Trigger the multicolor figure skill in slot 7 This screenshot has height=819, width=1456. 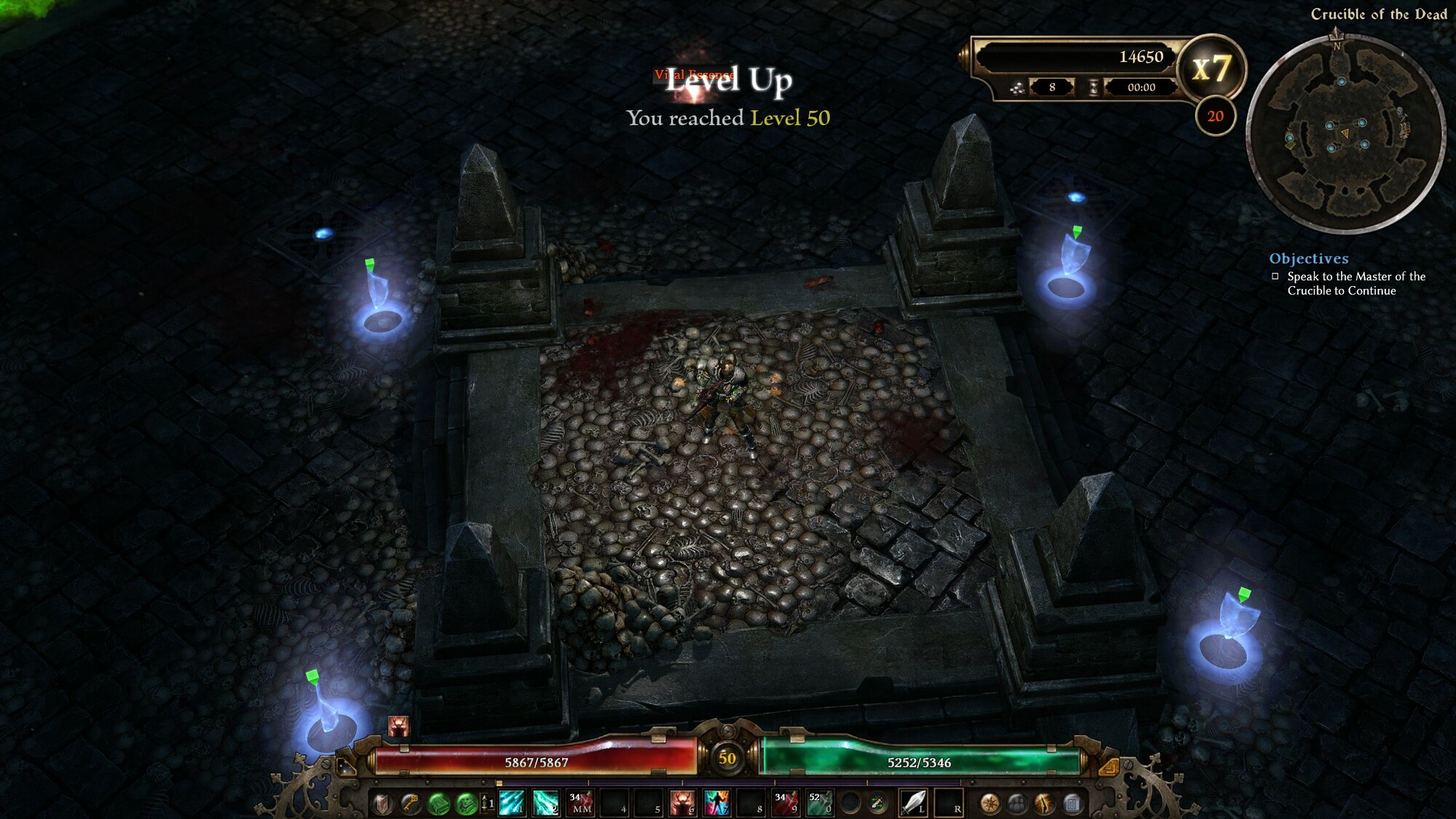coord(716,803)
